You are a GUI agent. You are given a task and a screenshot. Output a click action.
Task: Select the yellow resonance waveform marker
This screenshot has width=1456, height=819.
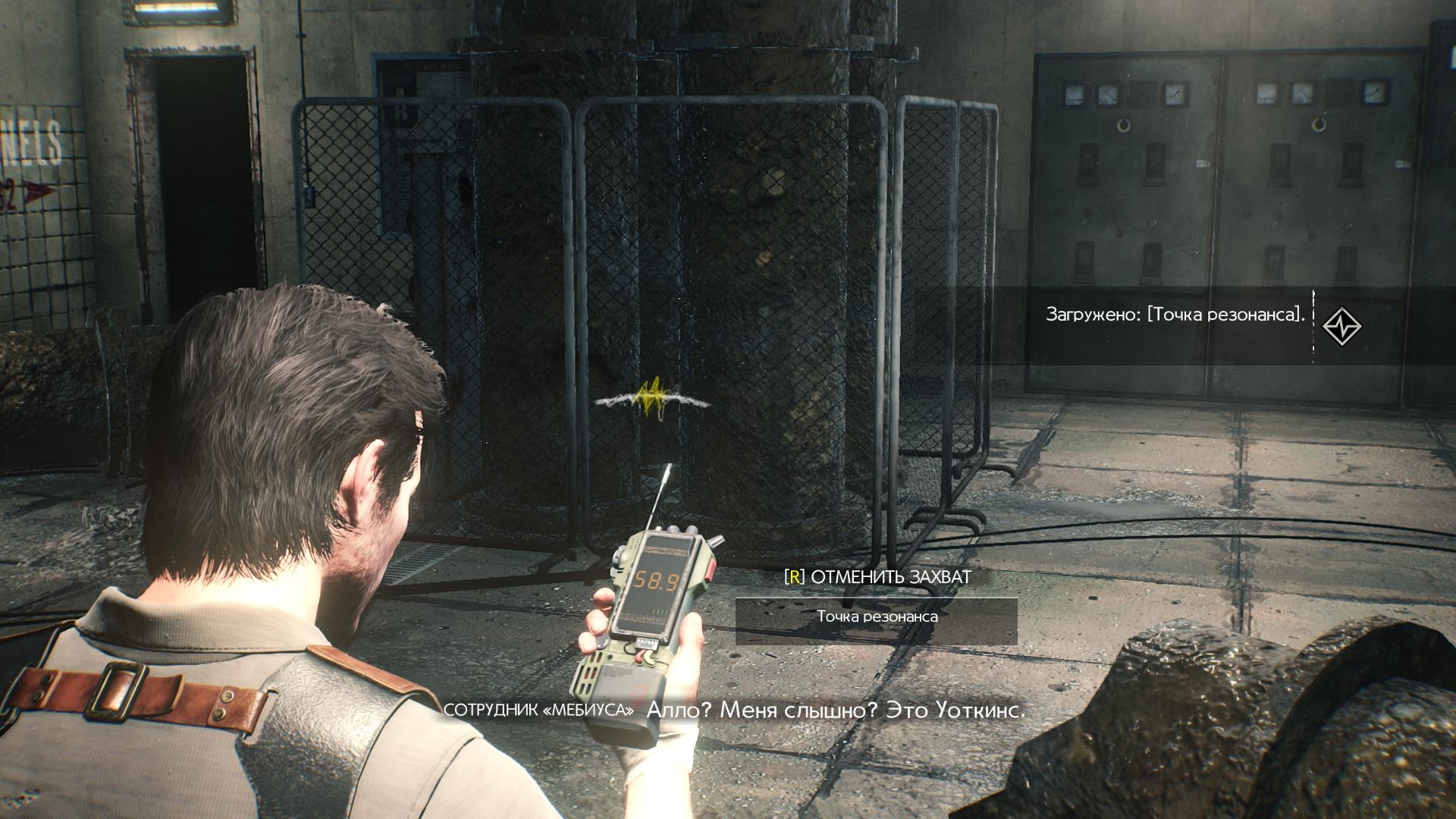click(x=653, y=399)
